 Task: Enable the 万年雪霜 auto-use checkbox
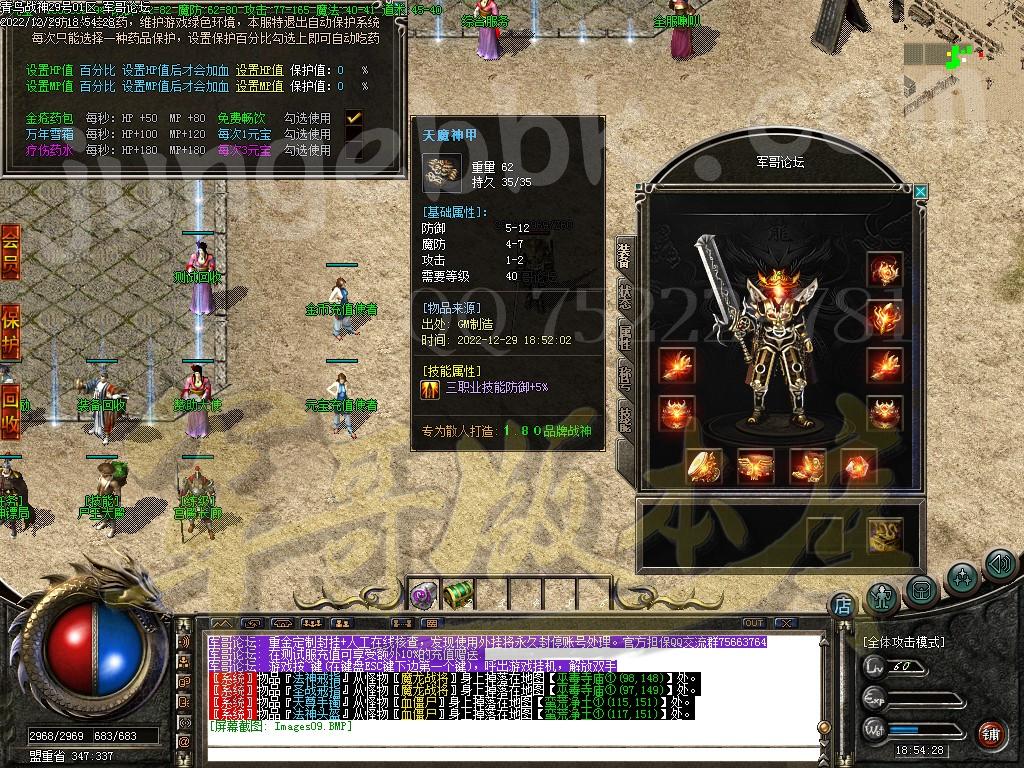(x=354, y=134)
